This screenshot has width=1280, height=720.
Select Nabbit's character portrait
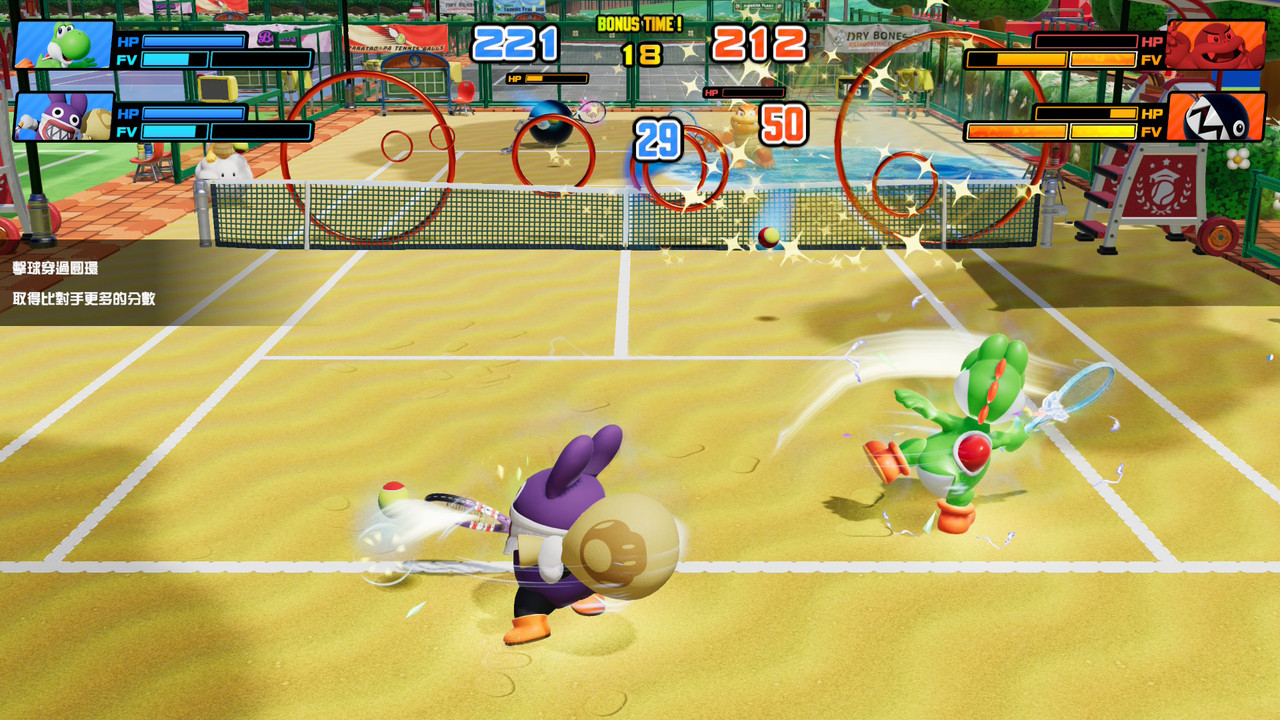click(x=63, y=116)
